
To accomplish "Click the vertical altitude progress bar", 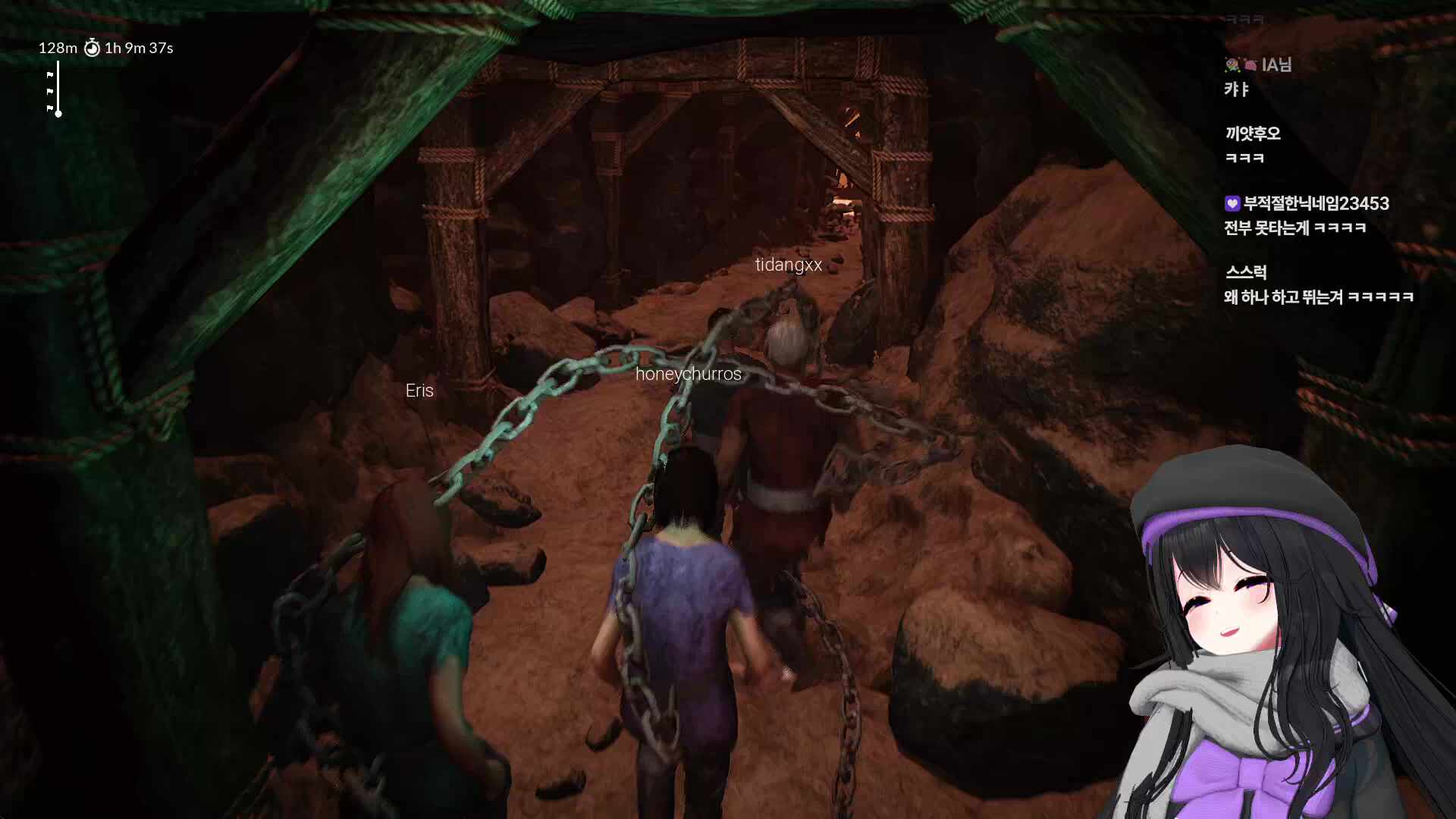I will click(x=58, y=89).
